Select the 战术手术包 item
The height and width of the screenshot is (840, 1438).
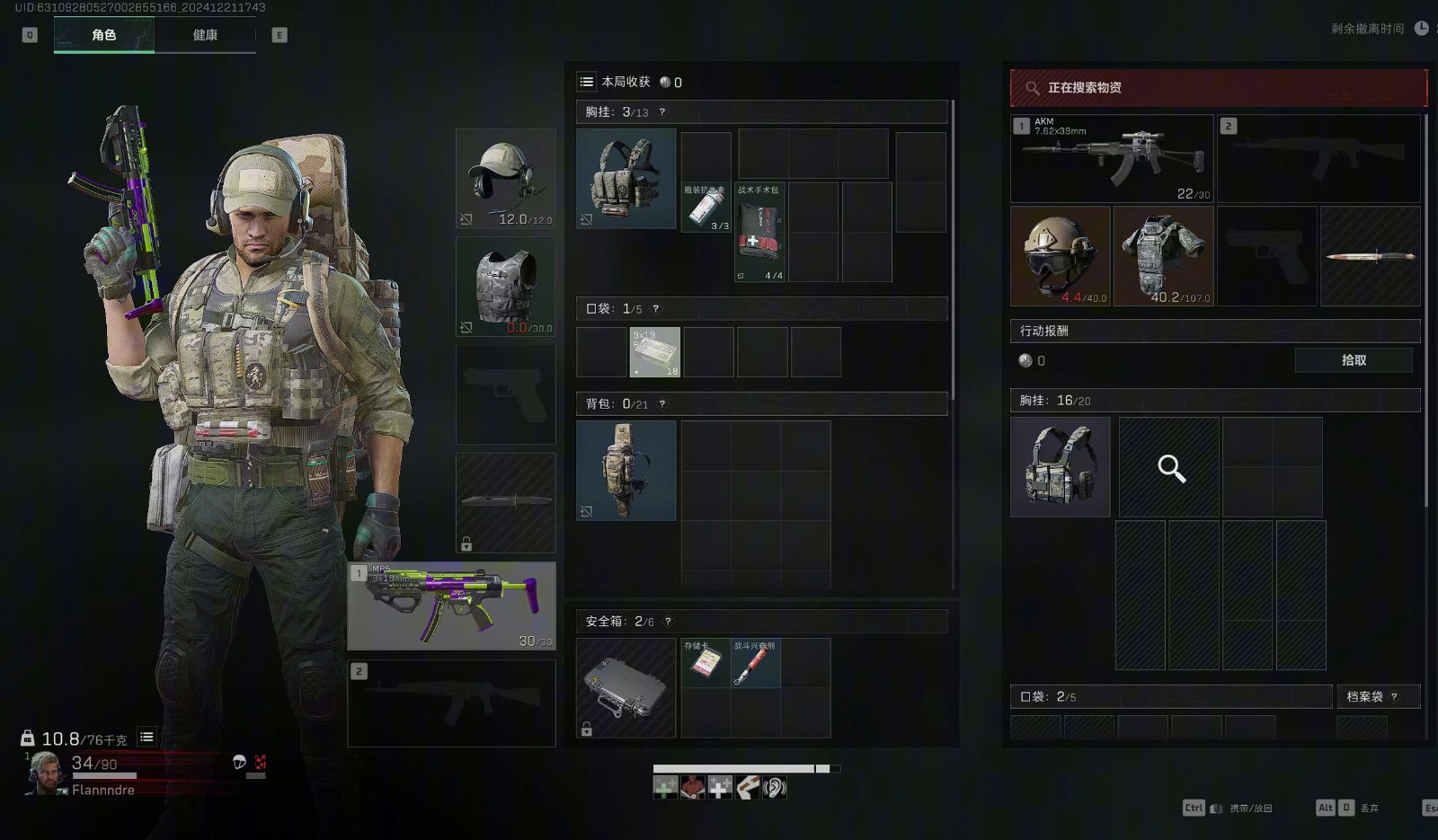(759, 233)
